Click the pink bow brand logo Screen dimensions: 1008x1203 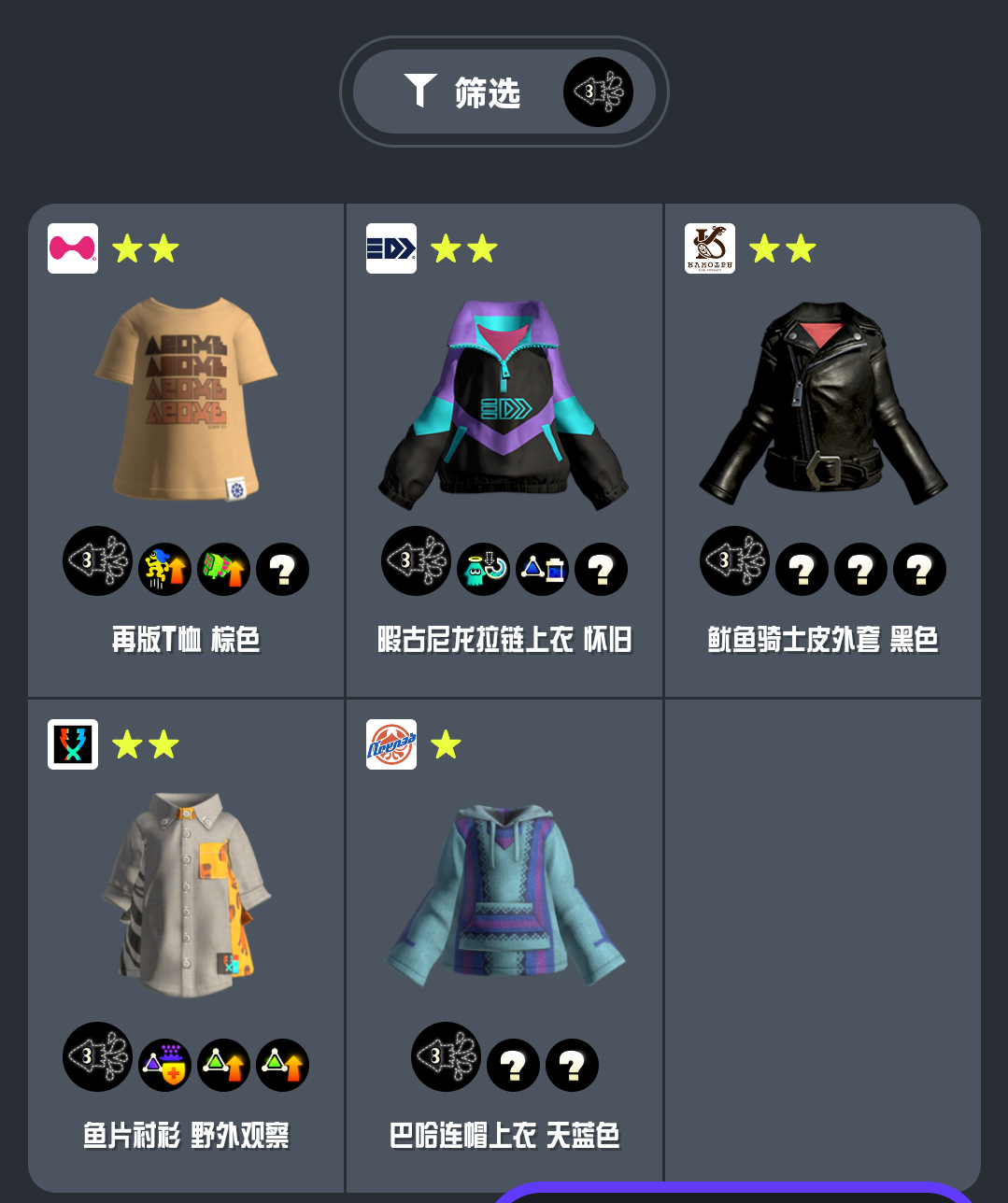pyautogui.click(x=73, y=248)
